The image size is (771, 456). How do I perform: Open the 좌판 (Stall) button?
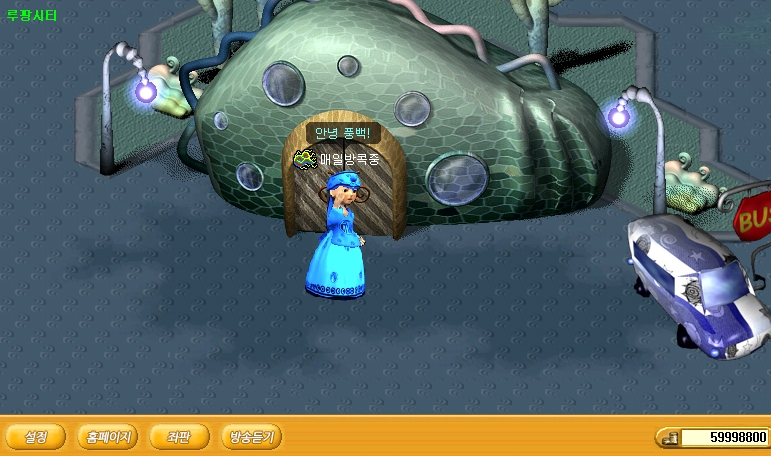tap(180, 437)
